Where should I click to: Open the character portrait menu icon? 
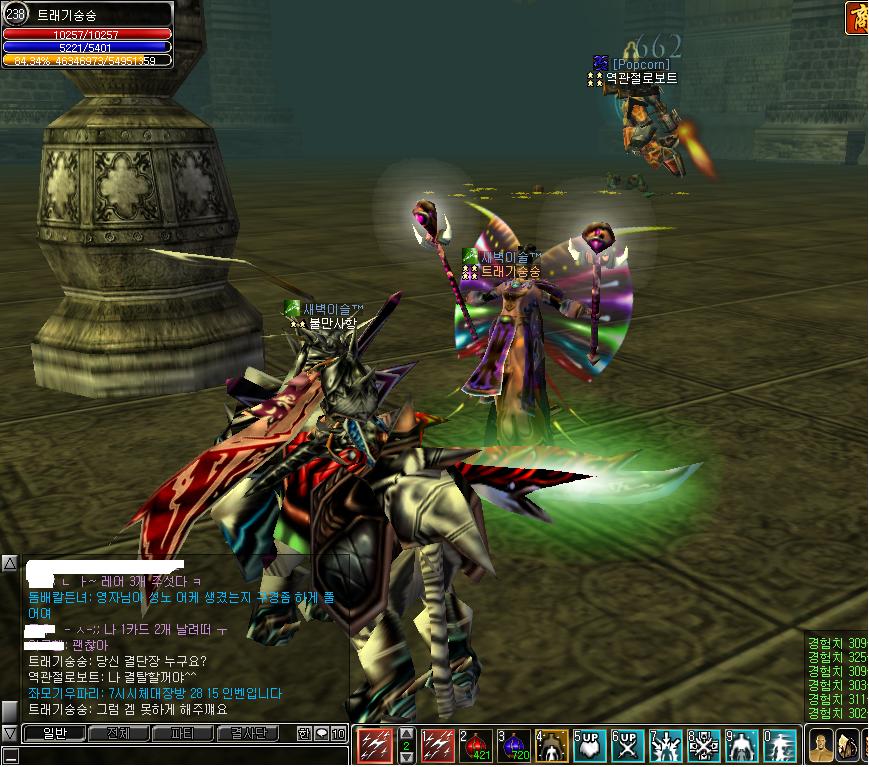820,746
